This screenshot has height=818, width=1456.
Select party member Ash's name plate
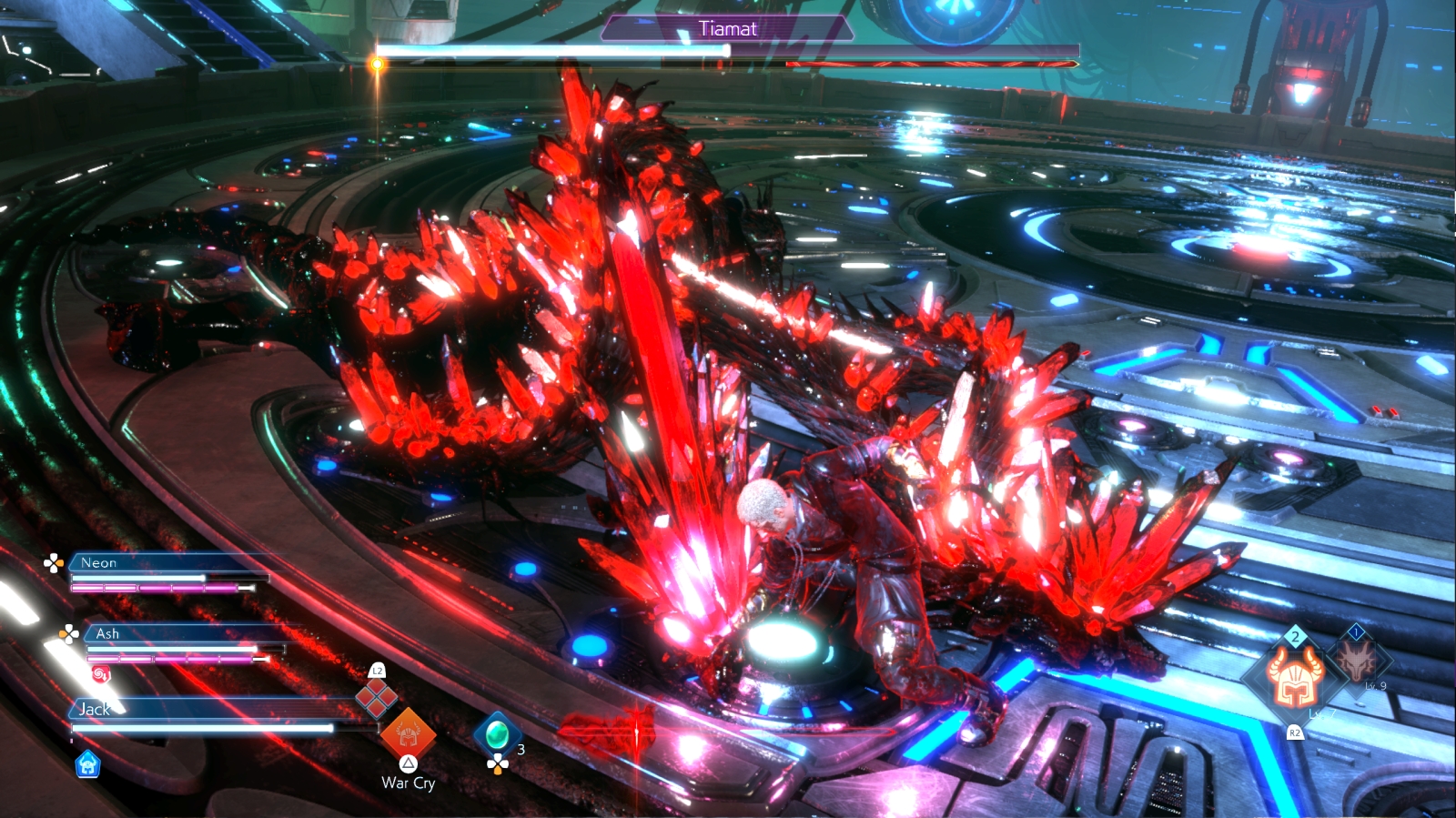107,633
